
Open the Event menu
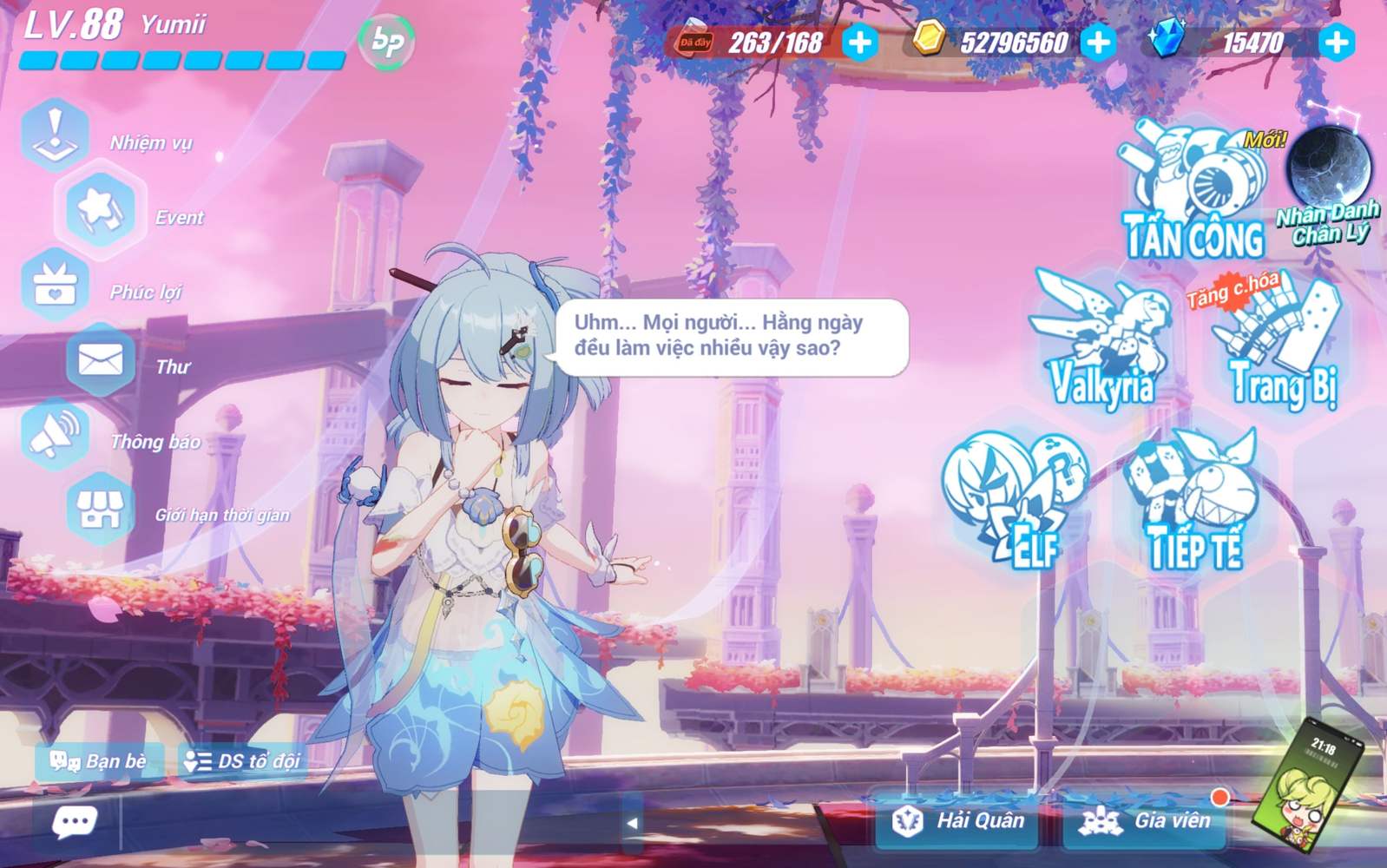(100, 209)
